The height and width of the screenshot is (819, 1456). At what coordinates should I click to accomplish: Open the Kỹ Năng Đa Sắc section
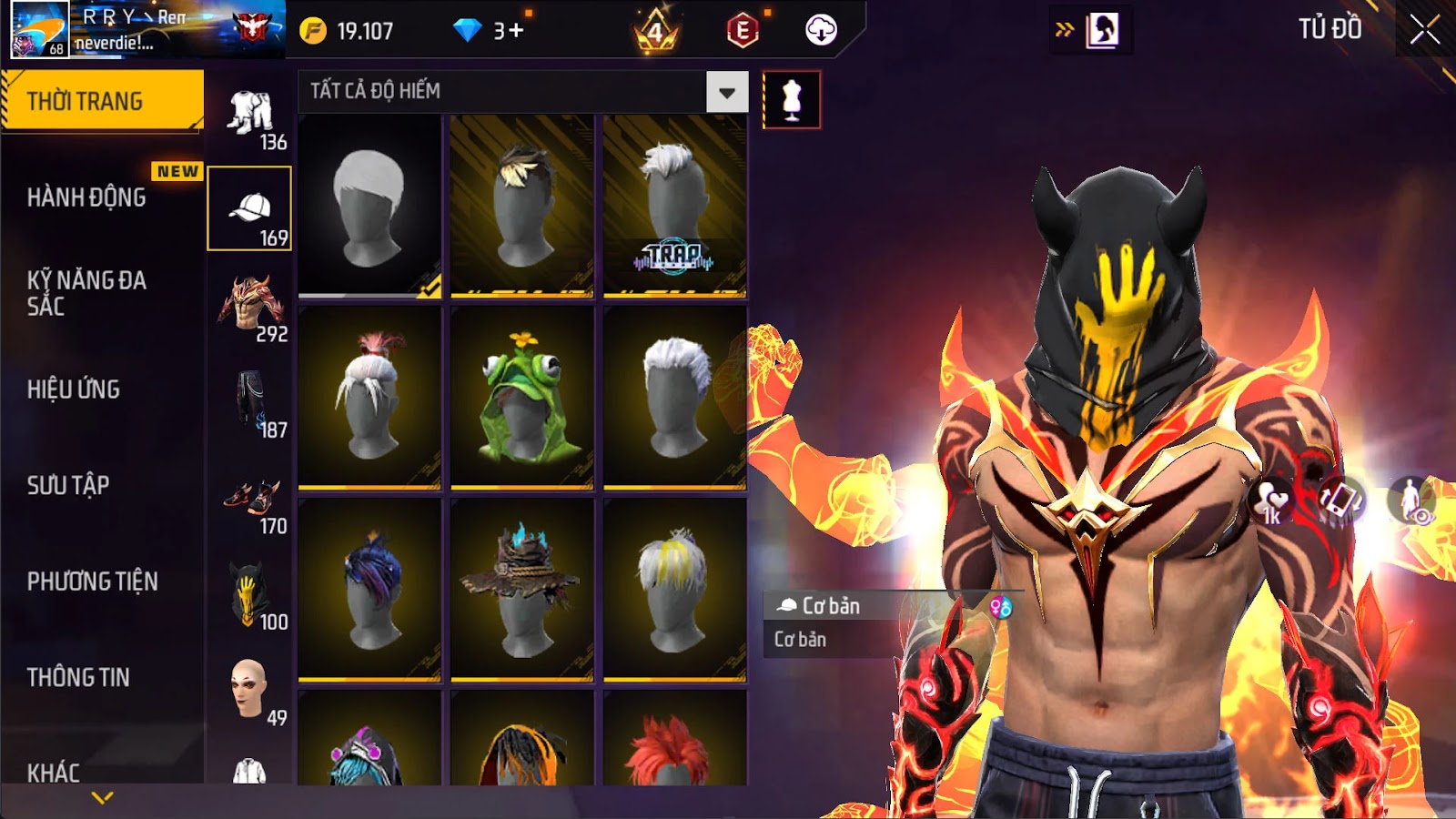click(87, 293)
